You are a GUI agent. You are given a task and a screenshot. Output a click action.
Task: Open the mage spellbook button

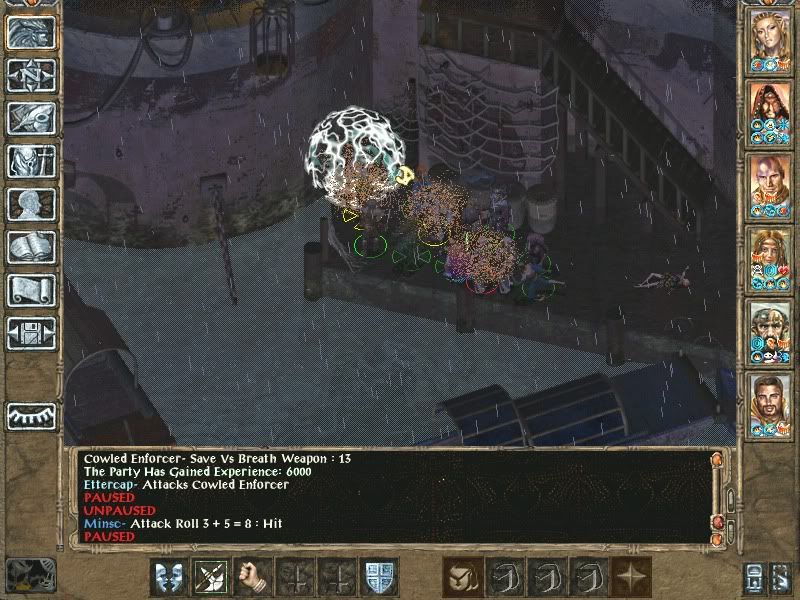pos(31,247)
